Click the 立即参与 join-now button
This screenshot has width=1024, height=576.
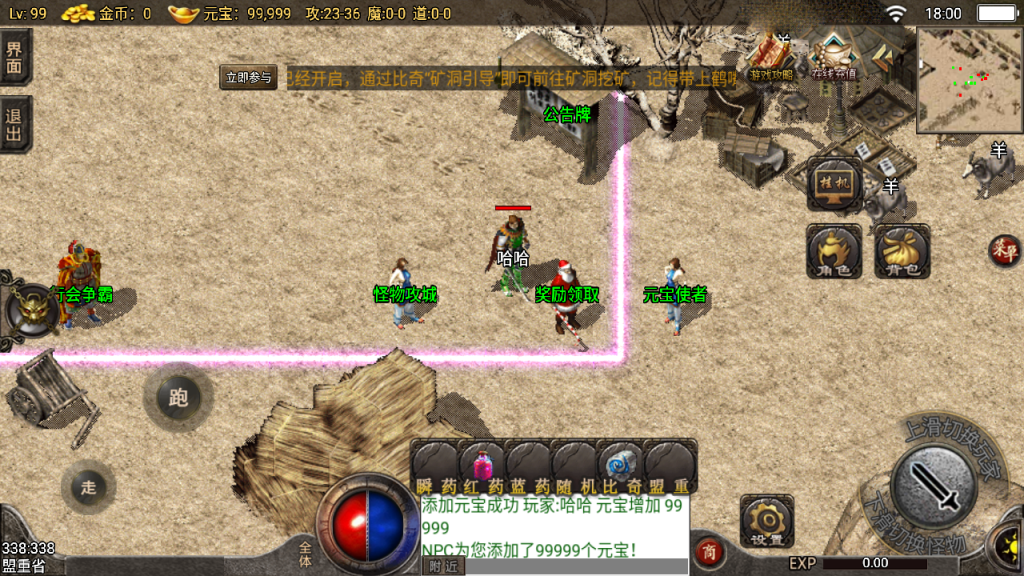pyautogui.click(x=249, y=78)
